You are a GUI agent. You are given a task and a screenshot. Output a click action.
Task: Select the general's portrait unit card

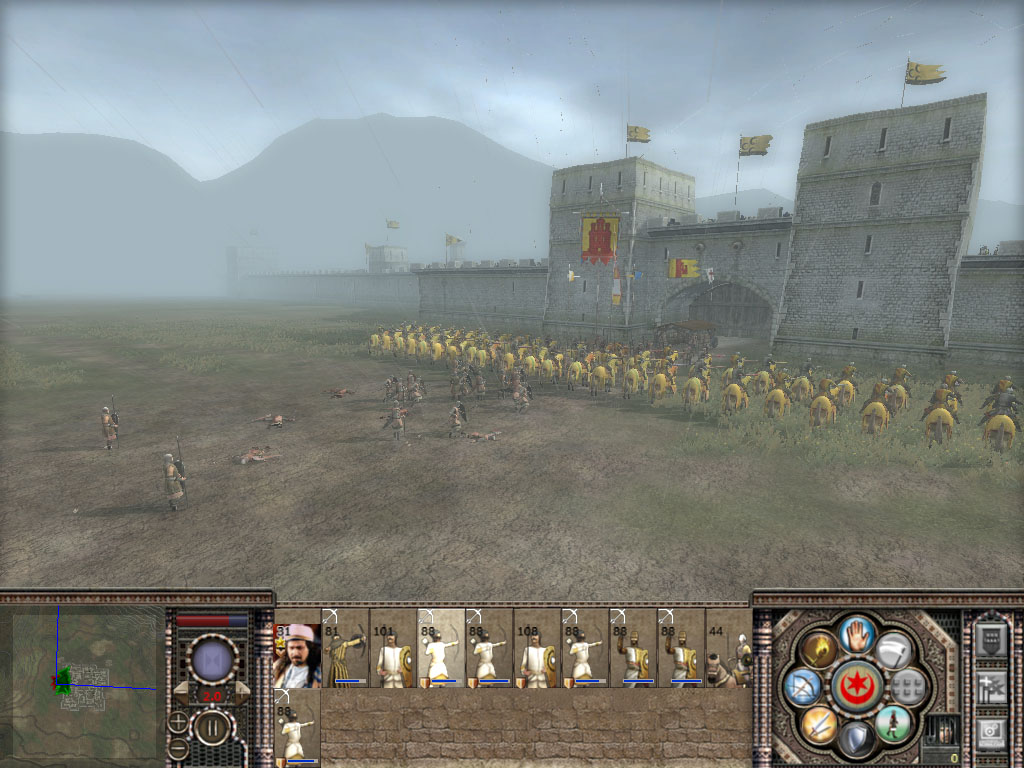(x=297, y=655)
